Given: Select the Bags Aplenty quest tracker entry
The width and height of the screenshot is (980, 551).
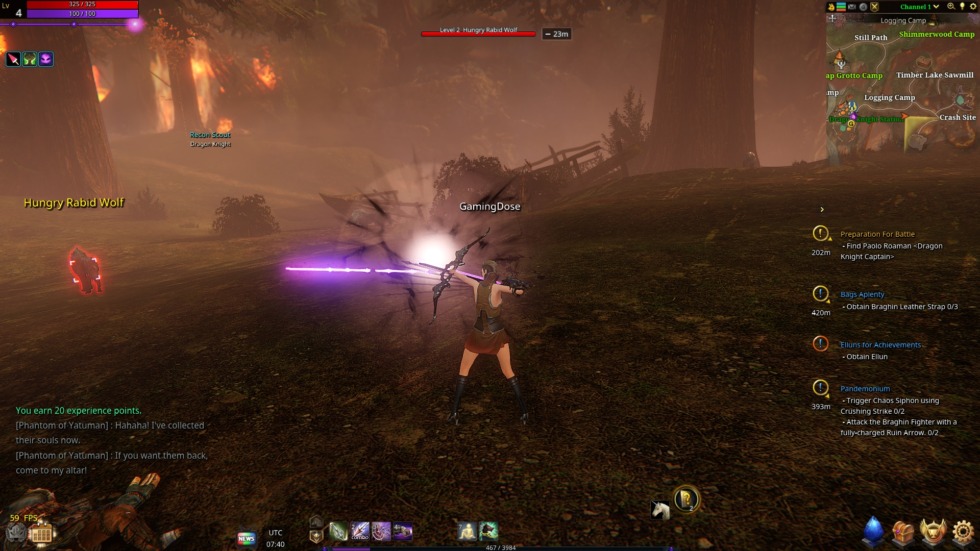Looking at the screenshot, I should 862,295.
